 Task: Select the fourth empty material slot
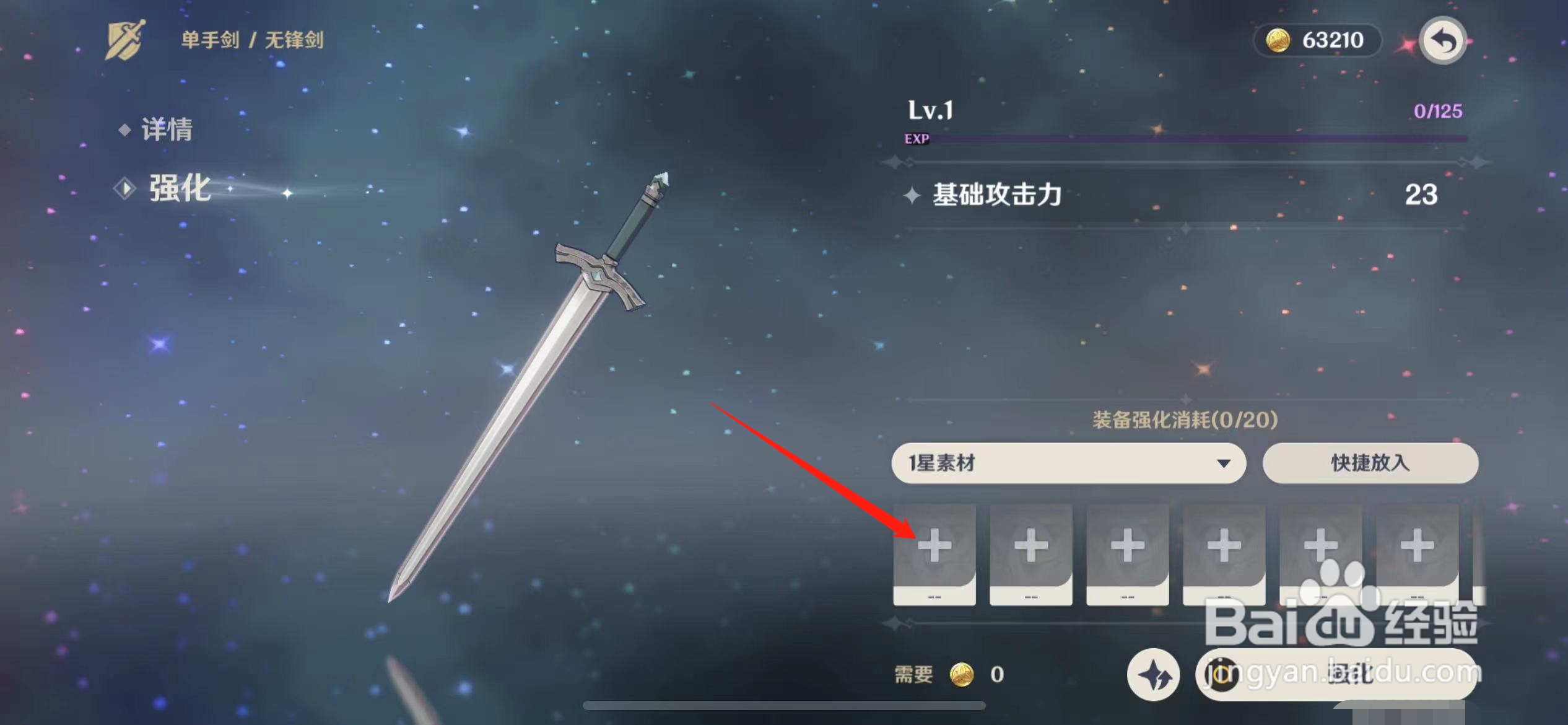(x=1224, y=545)
